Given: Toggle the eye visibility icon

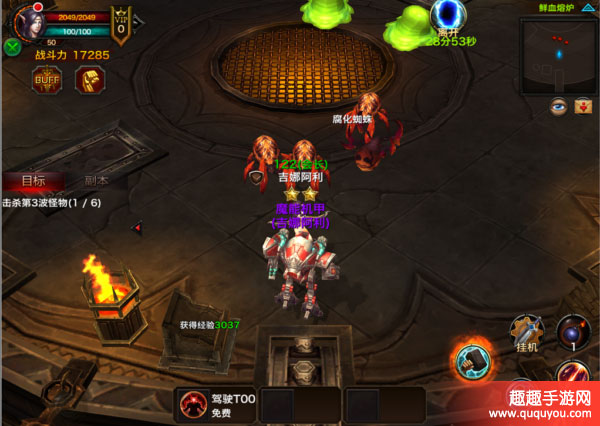Looking at the screenshot, I should pos(558,106).
